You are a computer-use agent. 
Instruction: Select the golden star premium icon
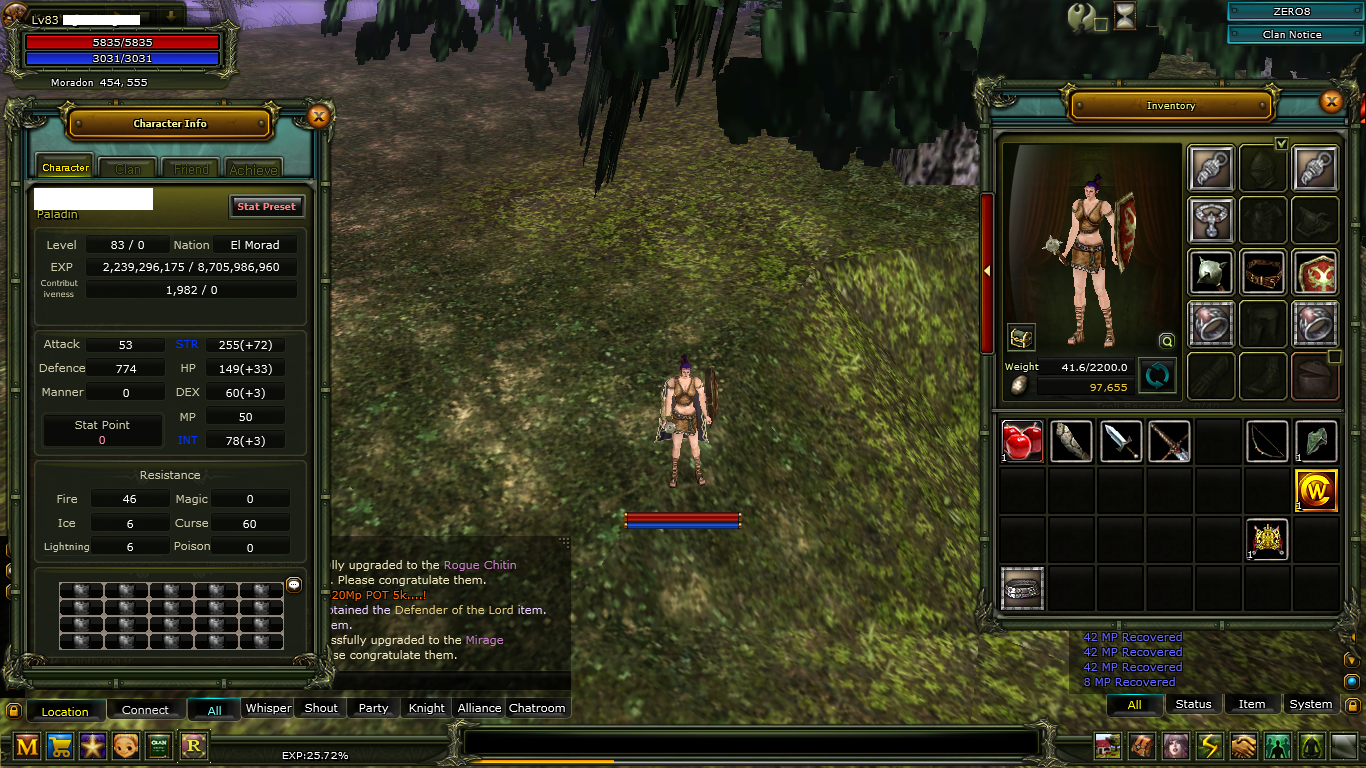(x=93, y=745)
